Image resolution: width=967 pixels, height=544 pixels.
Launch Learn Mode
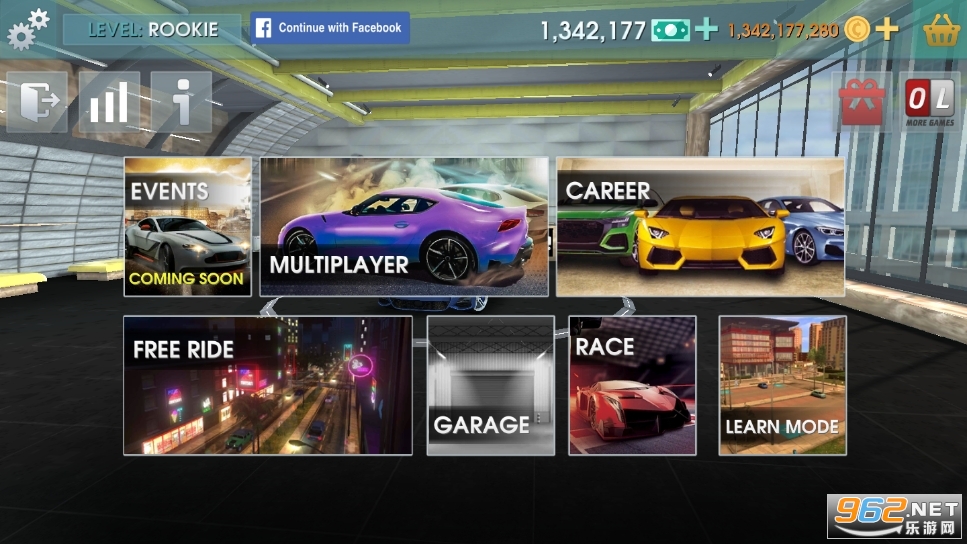coord(782,385)
